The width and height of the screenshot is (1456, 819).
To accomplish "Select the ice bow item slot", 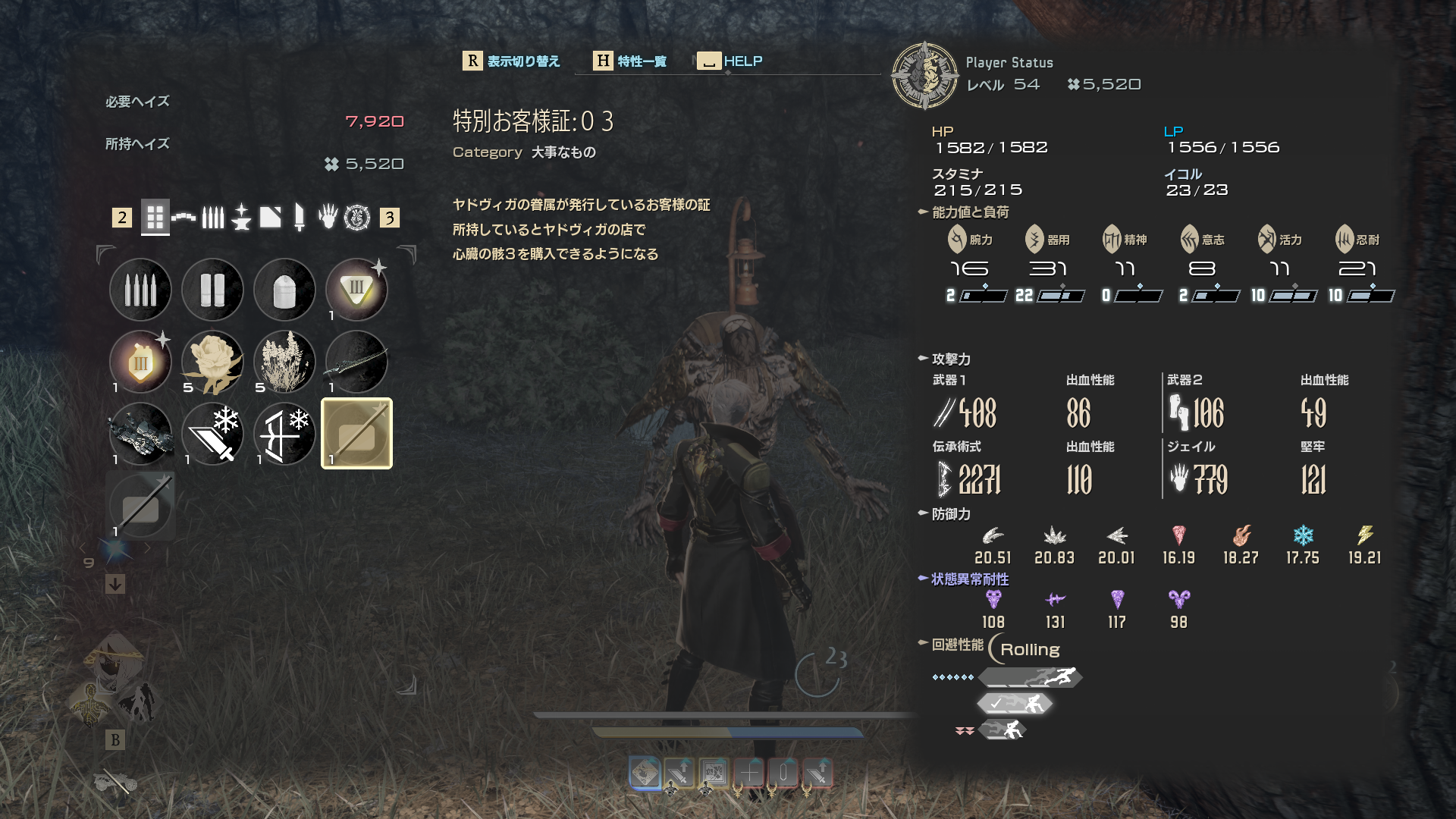I will tap(284, 434).
